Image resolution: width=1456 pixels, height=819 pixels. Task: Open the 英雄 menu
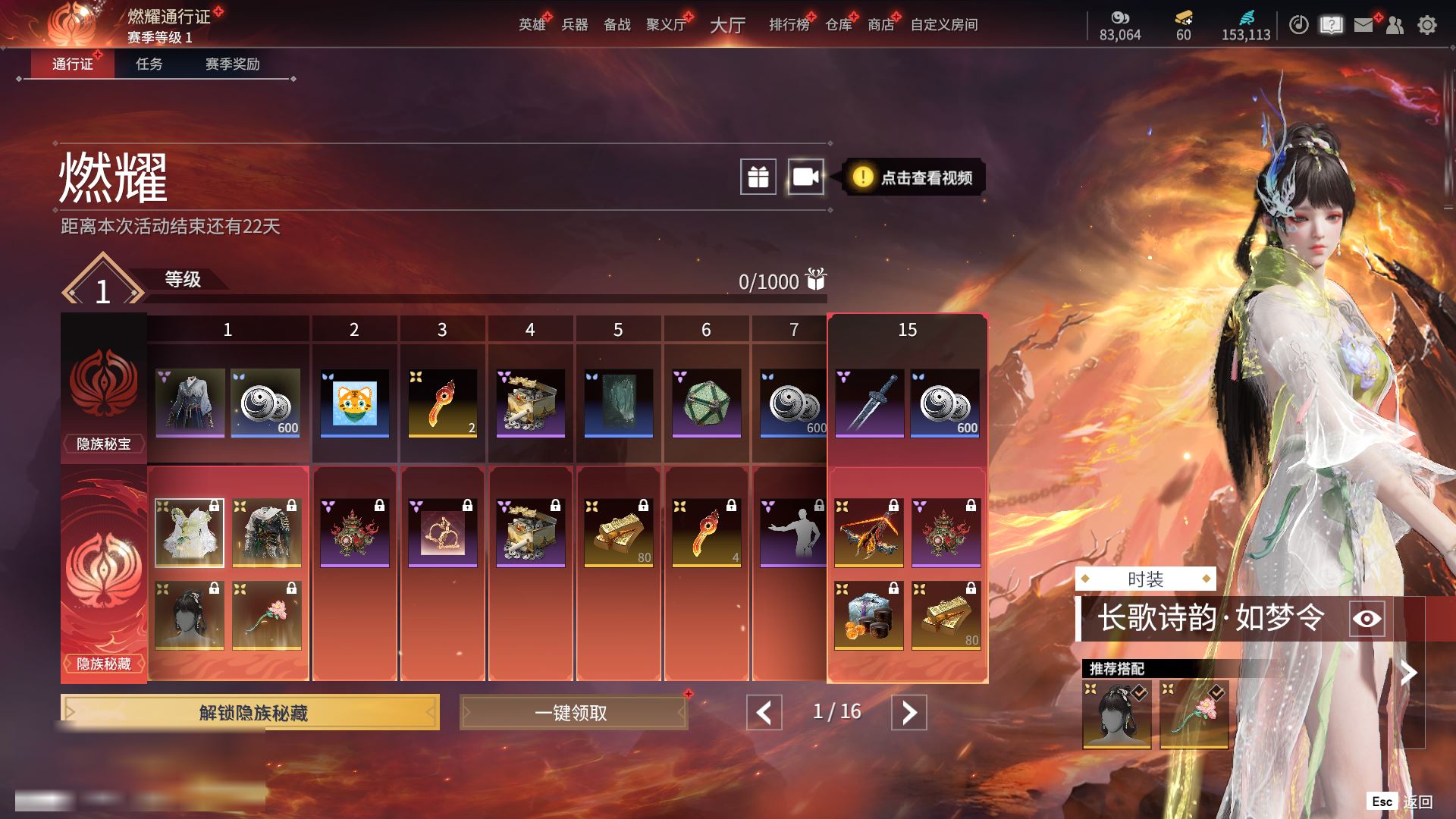532,25
